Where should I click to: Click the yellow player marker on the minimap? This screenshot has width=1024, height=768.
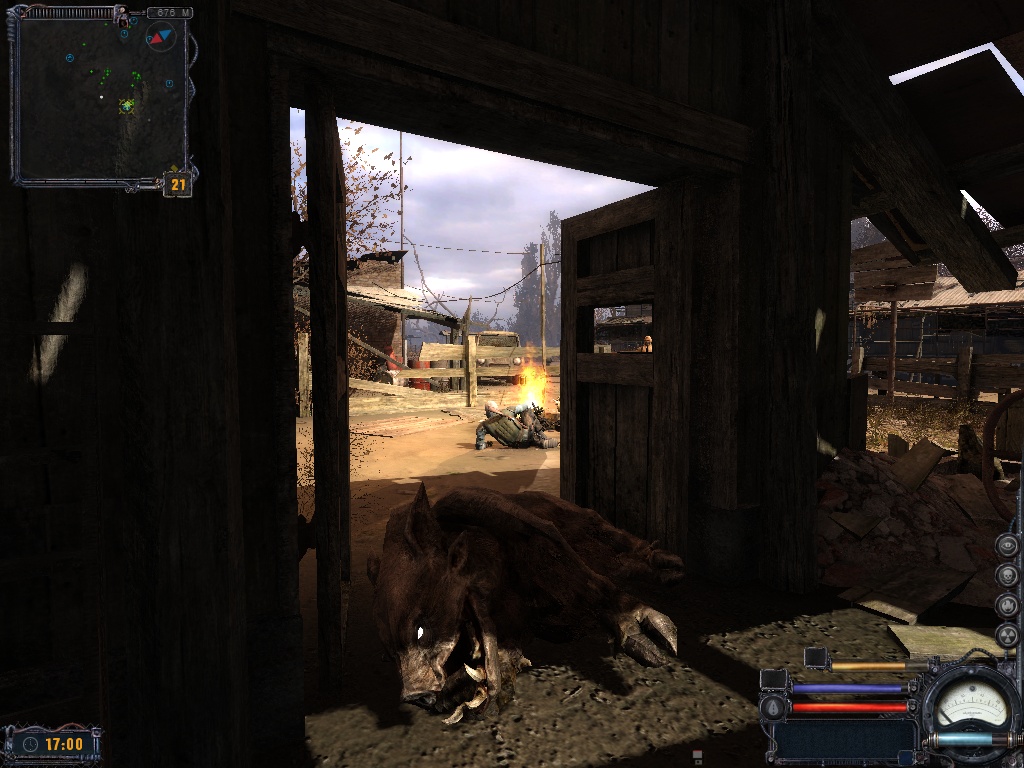pyautogui.click(x=127, y=105)
